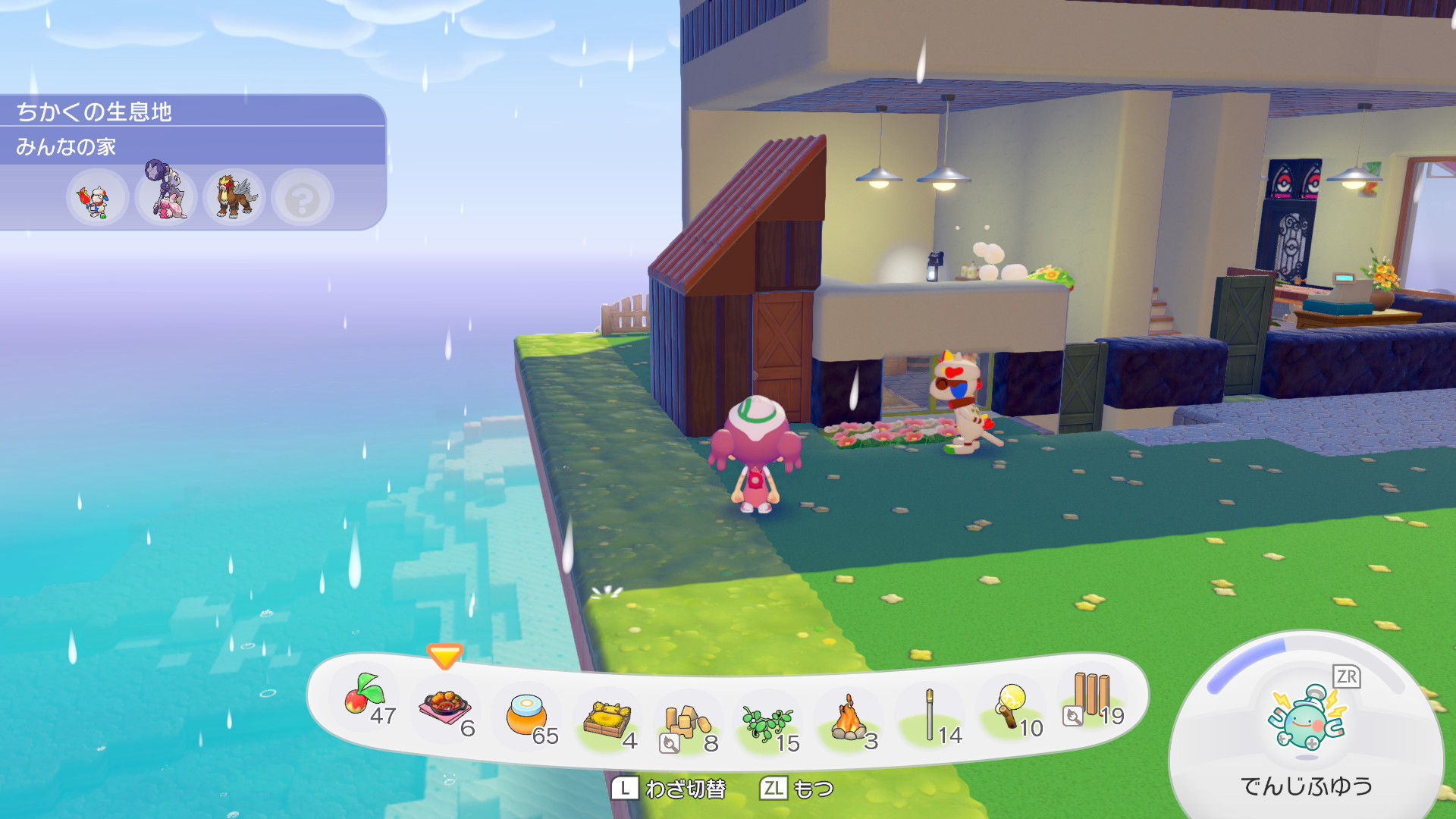Pick the tall metal torch pole slot
The height and width of the screenshot is (819, 1456).
tap(930, 715)
